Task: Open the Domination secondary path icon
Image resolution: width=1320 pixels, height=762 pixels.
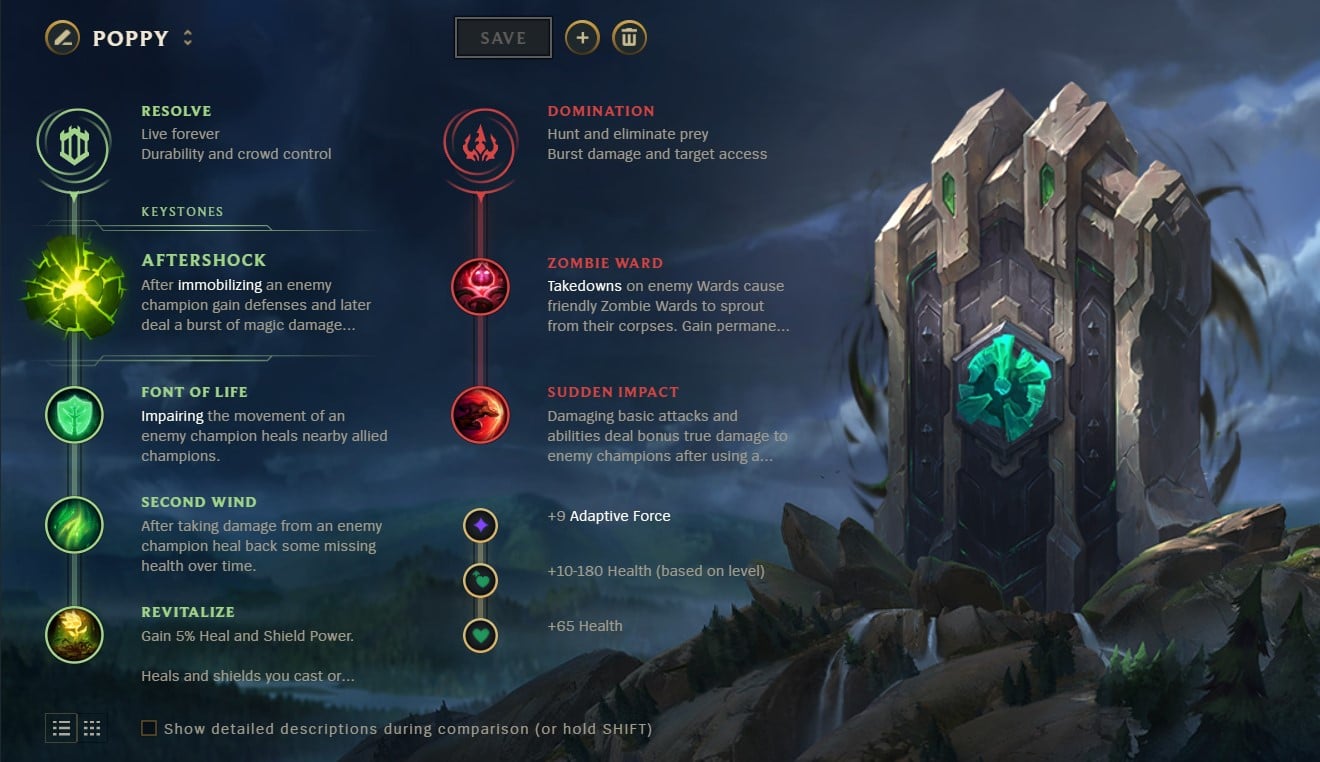Action: [x=480, y=145]
